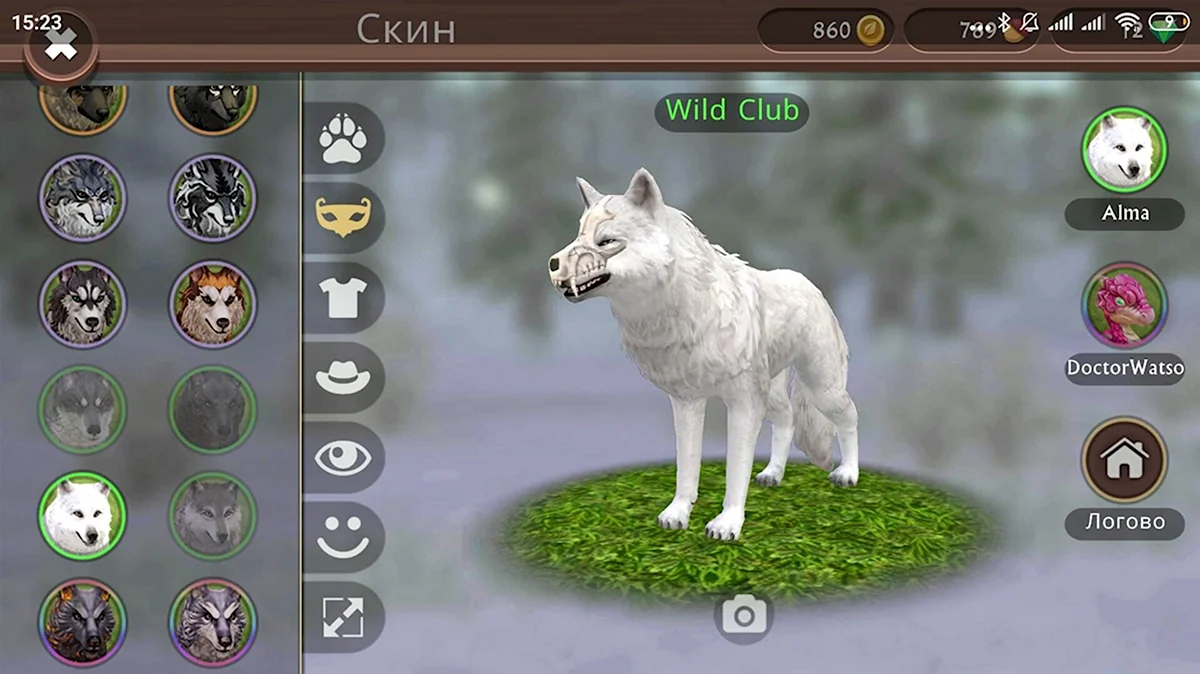Select the white wolf skin thumbnail
This screenshot has height=674, width=1200.
click(x=82, y=515)
